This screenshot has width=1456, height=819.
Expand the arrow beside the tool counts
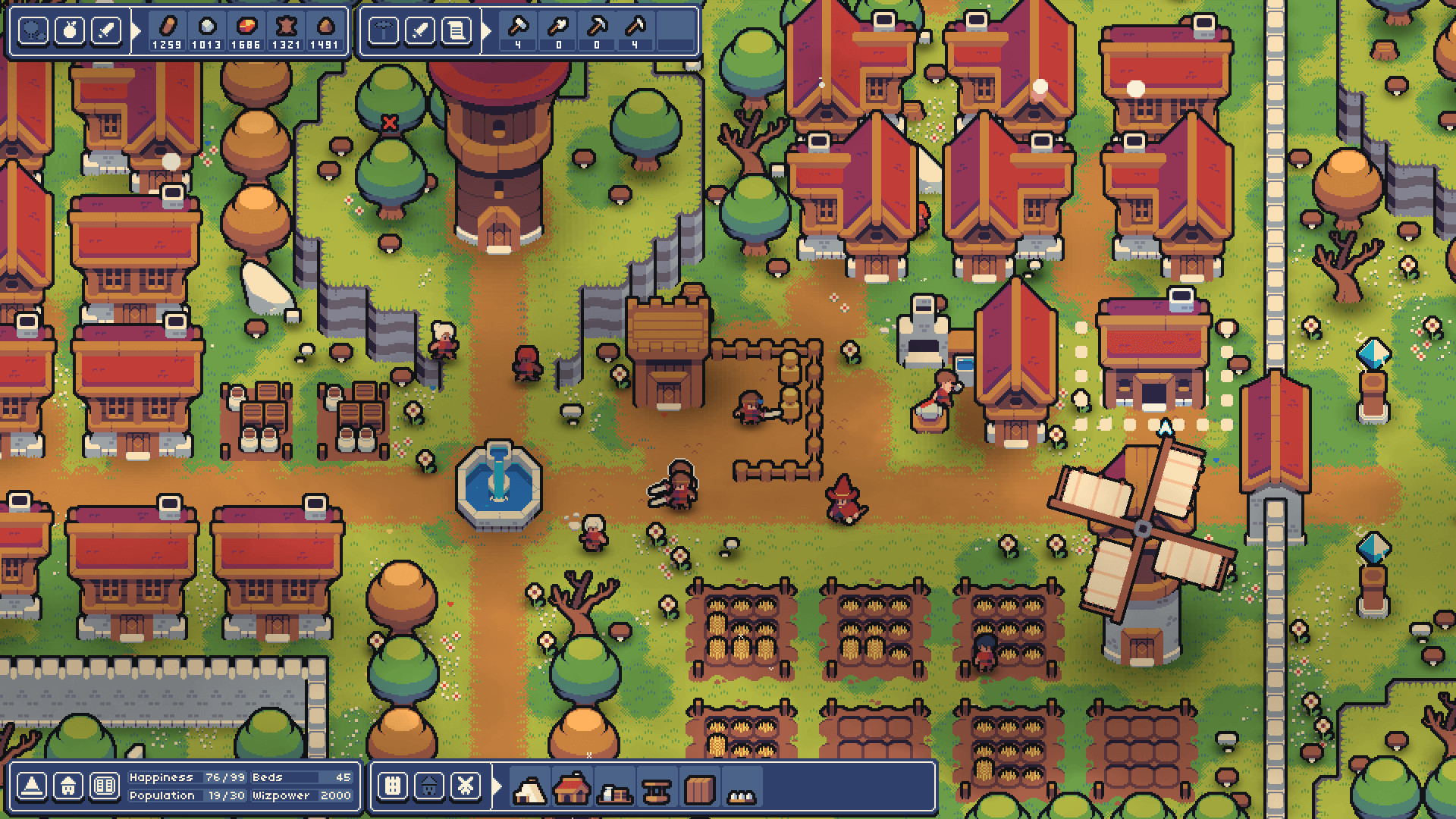488,30
